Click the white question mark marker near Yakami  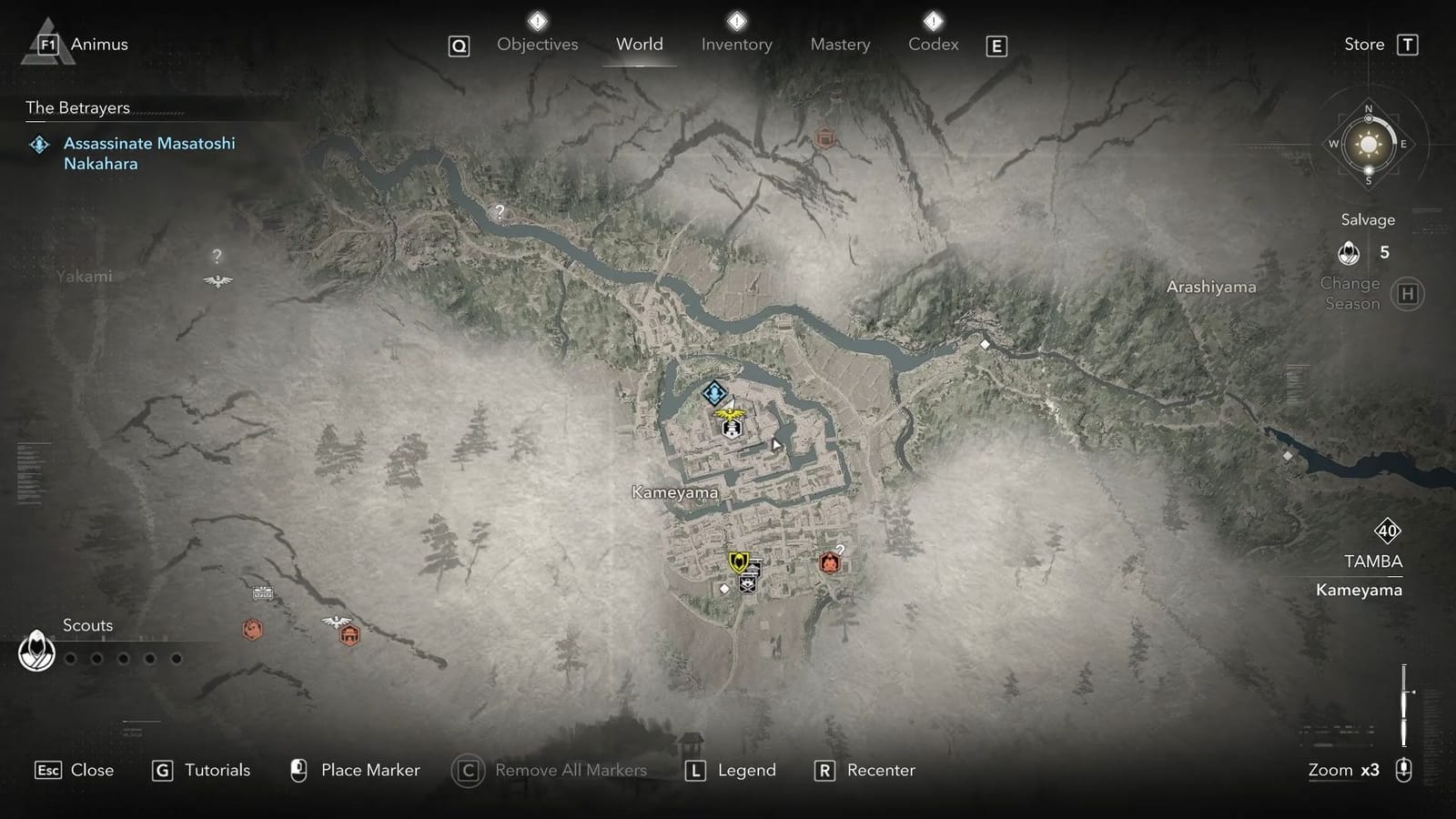click(216, 258)
